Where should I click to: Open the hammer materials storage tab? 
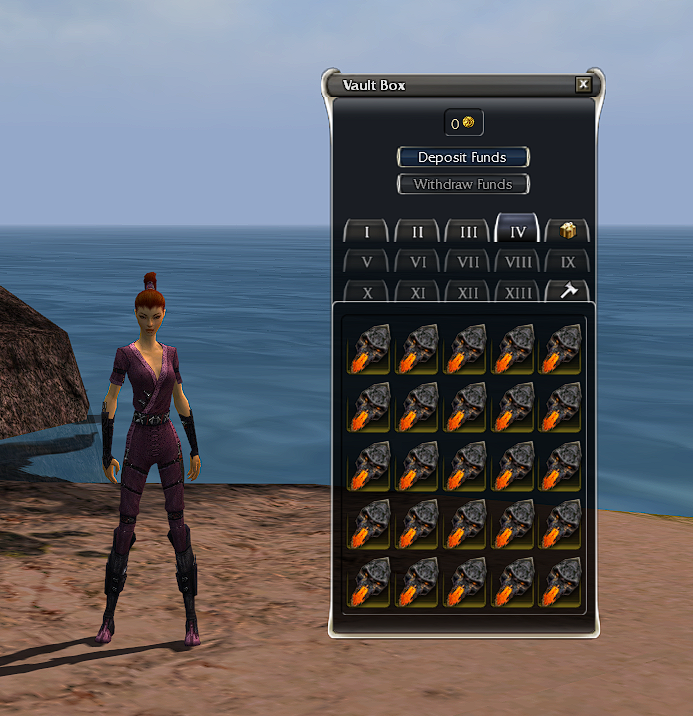tap(568, 291)
